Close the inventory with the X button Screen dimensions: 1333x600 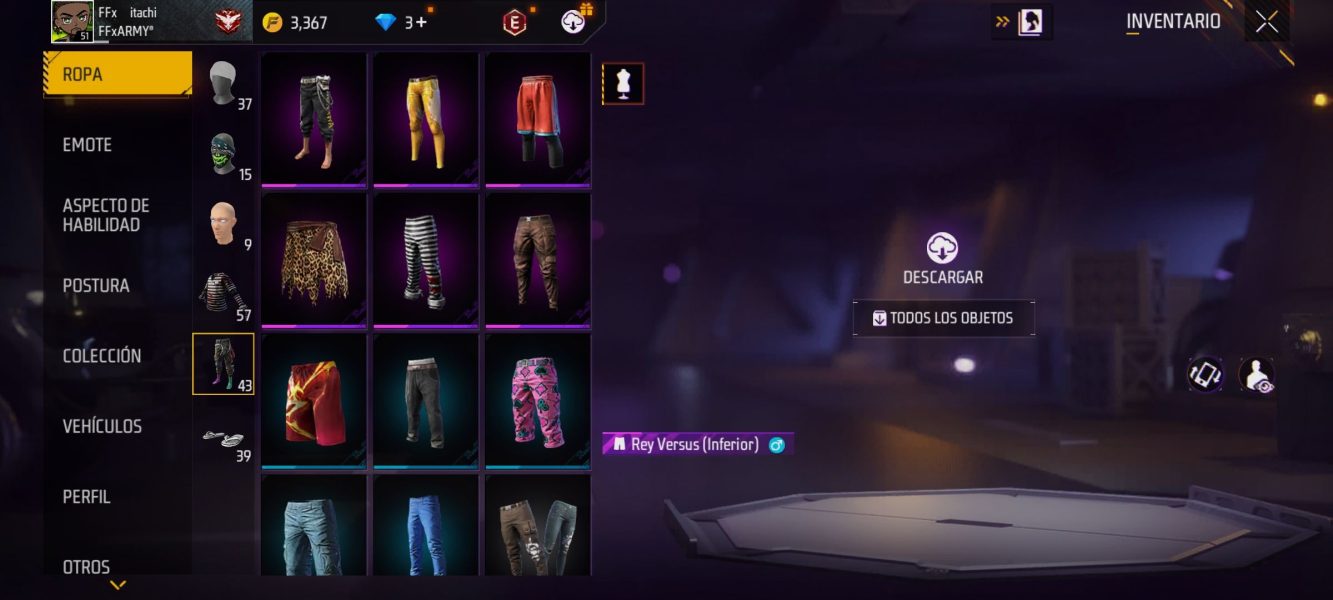tap(1267, 22)
